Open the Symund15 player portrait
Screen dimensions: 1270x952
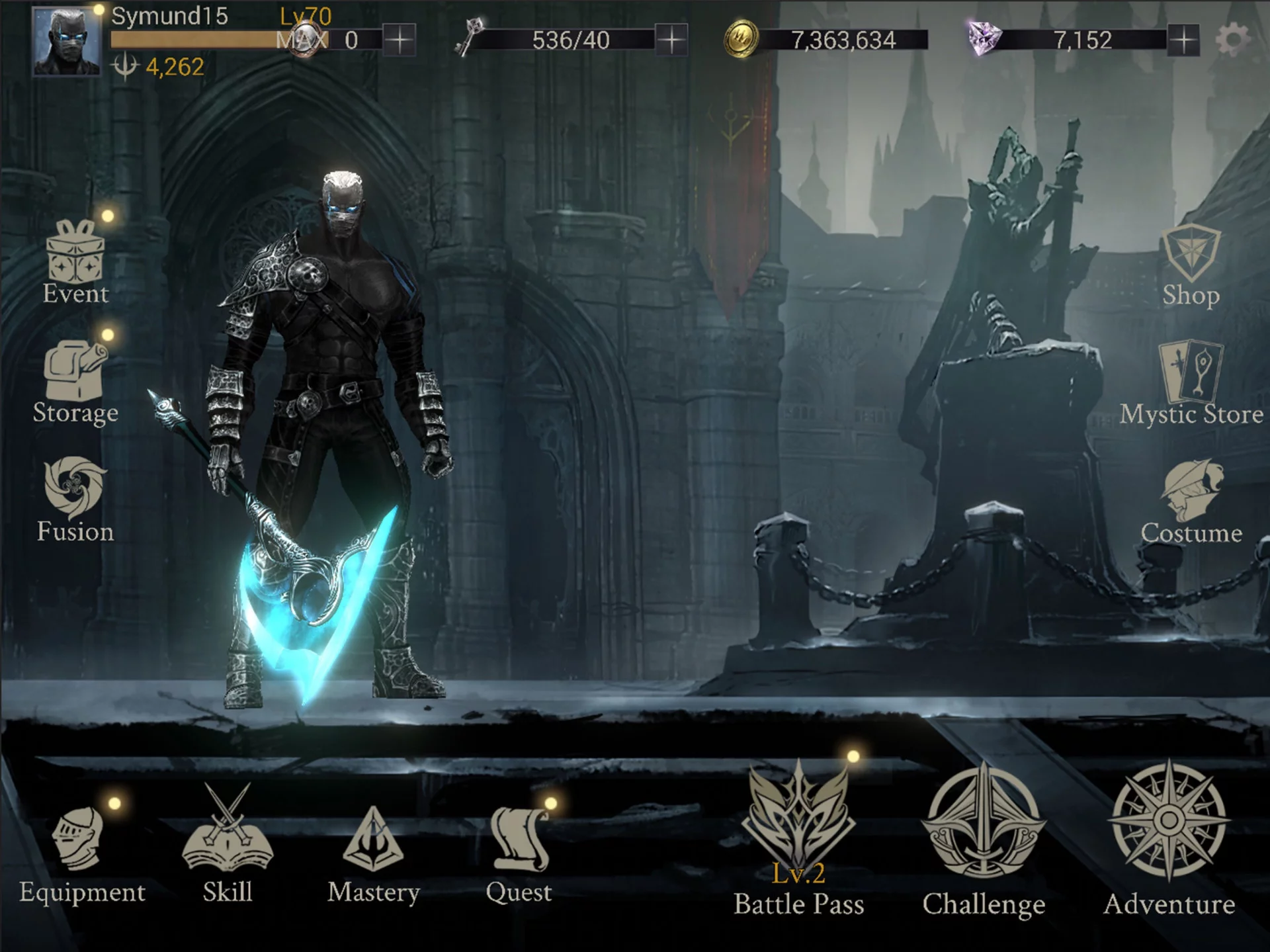click(67, 42)
